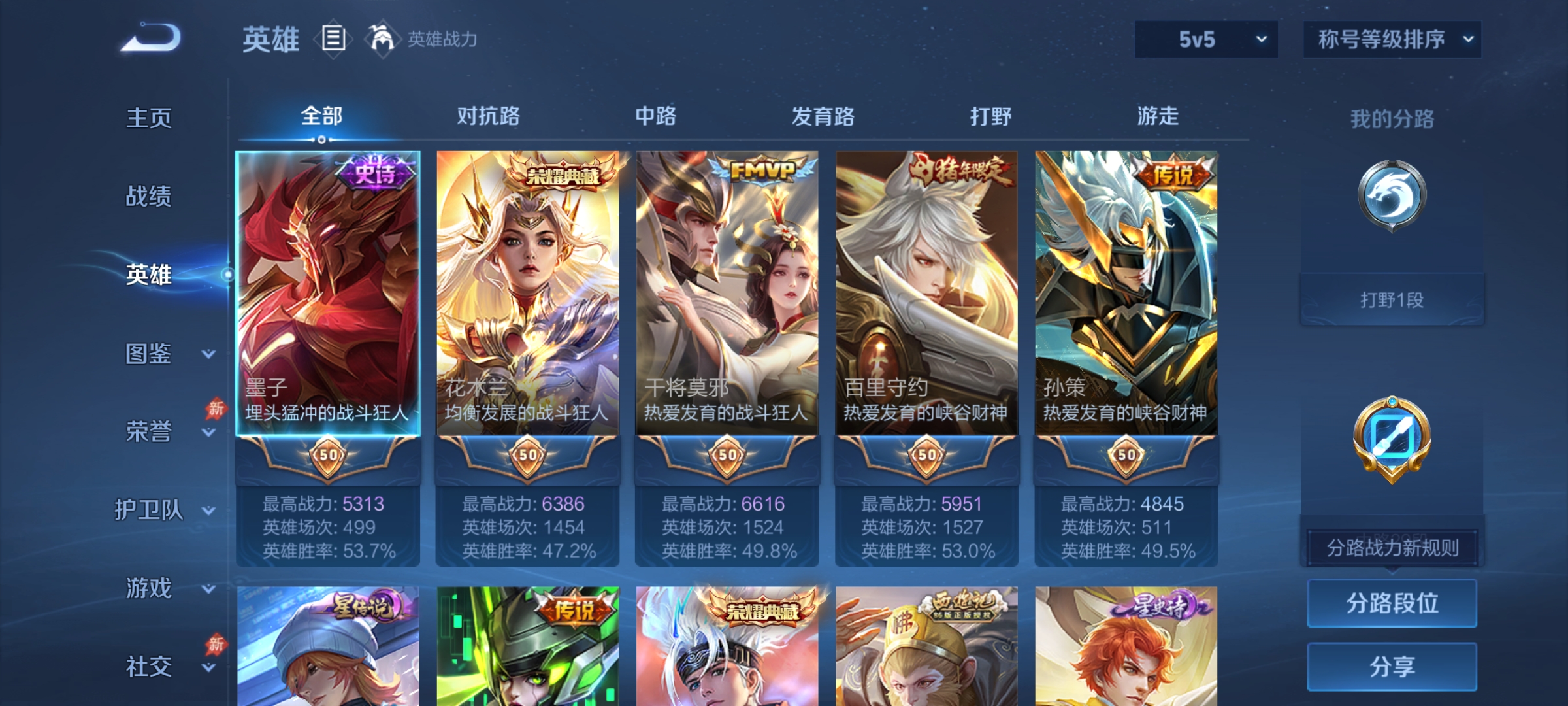Switch to the 中路 hero tab

pyautogui.click(x=656, y=116)
